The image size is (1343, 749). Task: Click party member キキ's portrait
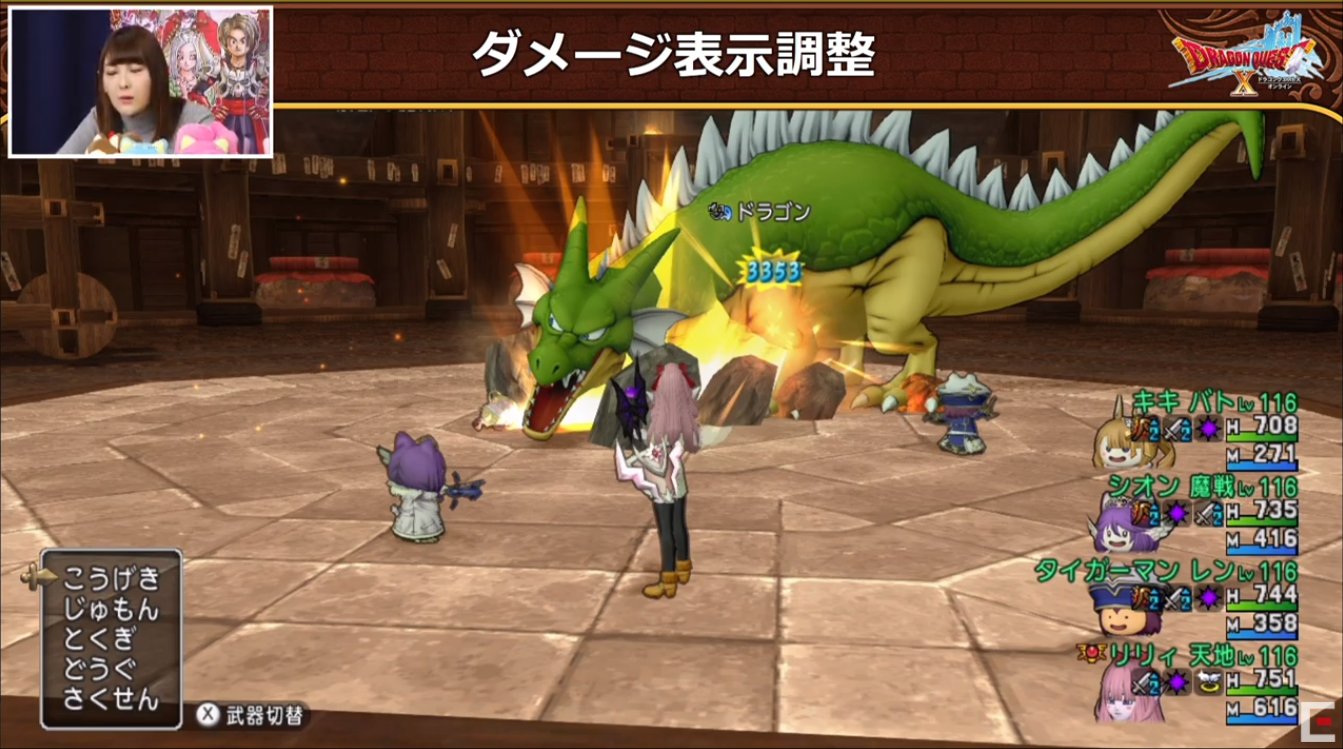coord(1117,440)
